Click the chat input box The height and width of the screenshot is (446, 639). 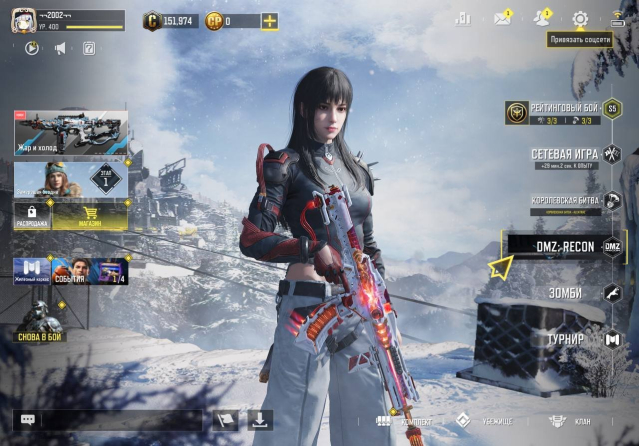(120, 421)
